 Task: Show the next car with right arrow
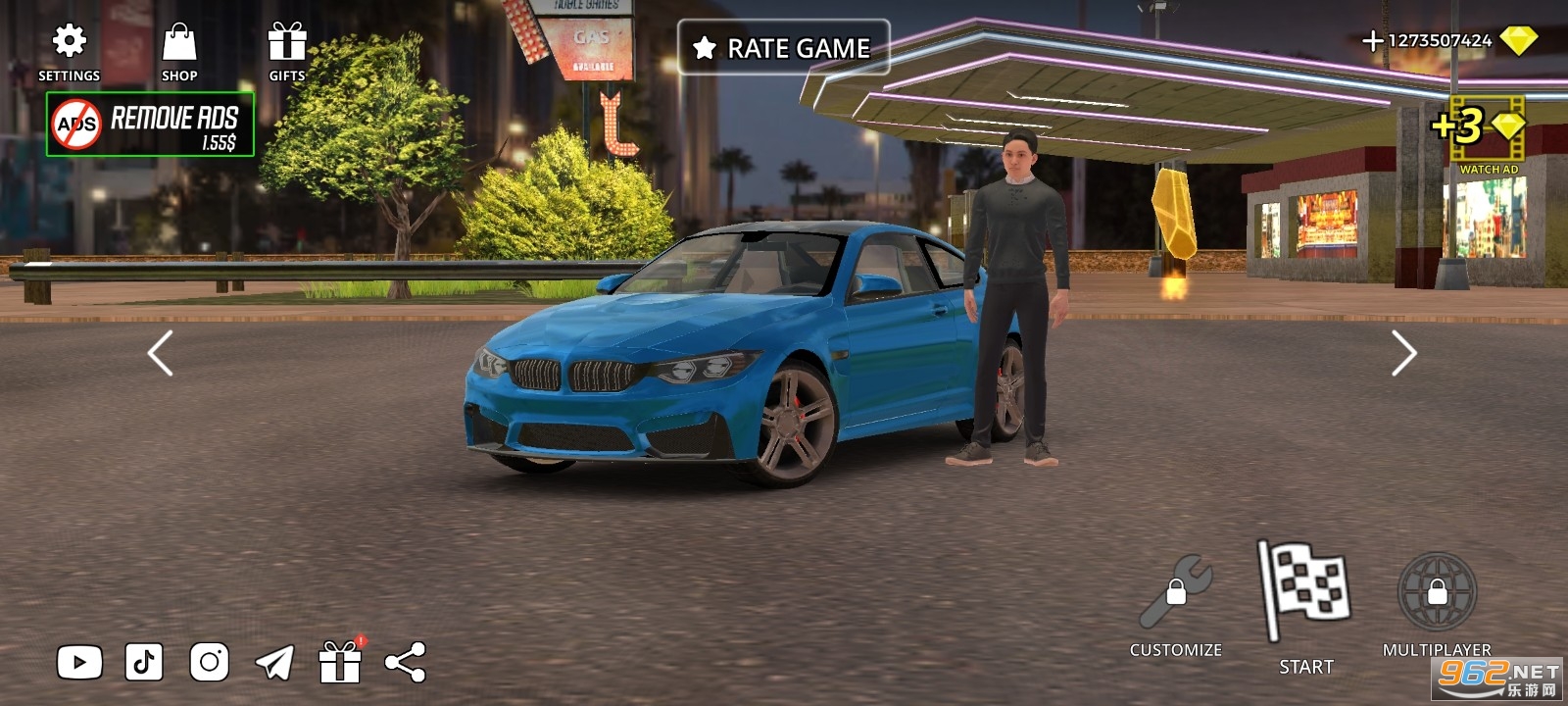tap(1403, 353)
